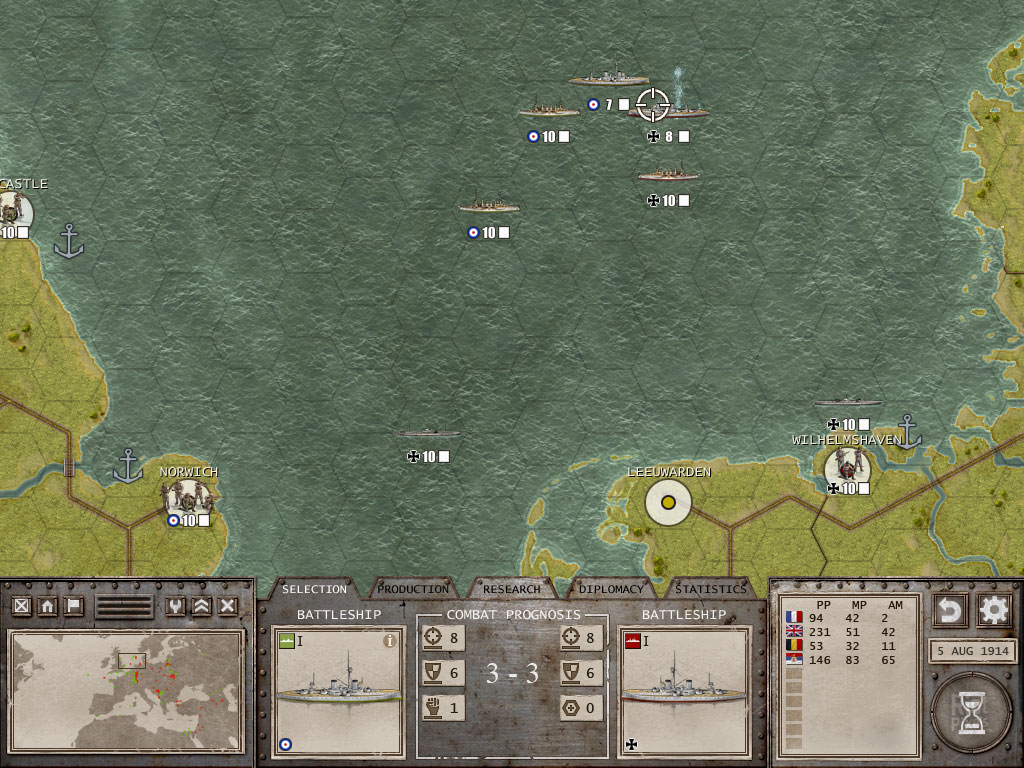
Task: Click the wrench repair button
Action: click(176, 606)
